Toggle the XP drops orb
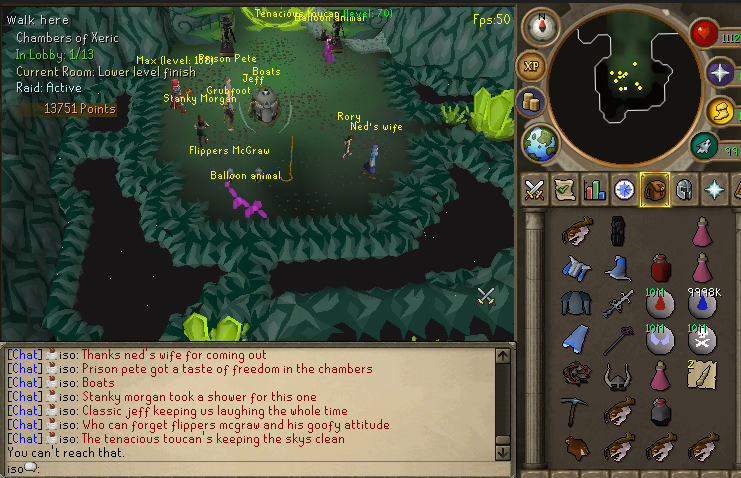The height and width of the screenshot is (478, 741). (x=531, y=66)
